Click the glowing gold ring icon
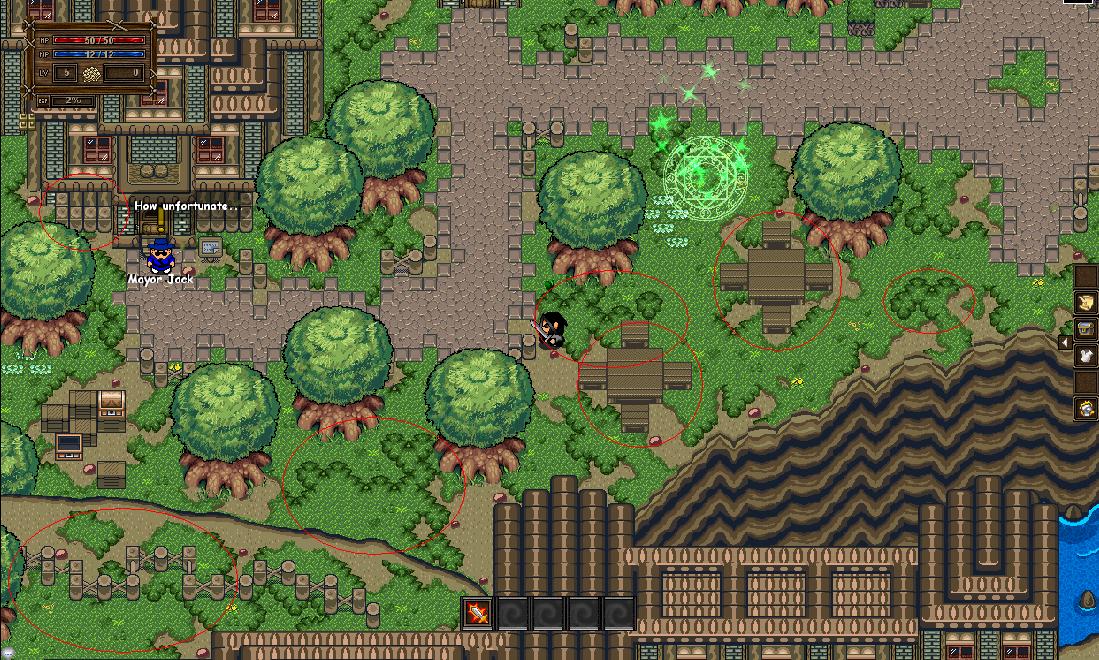The width and height of the screenshot is (1099, 660). tap(1085, 408)
